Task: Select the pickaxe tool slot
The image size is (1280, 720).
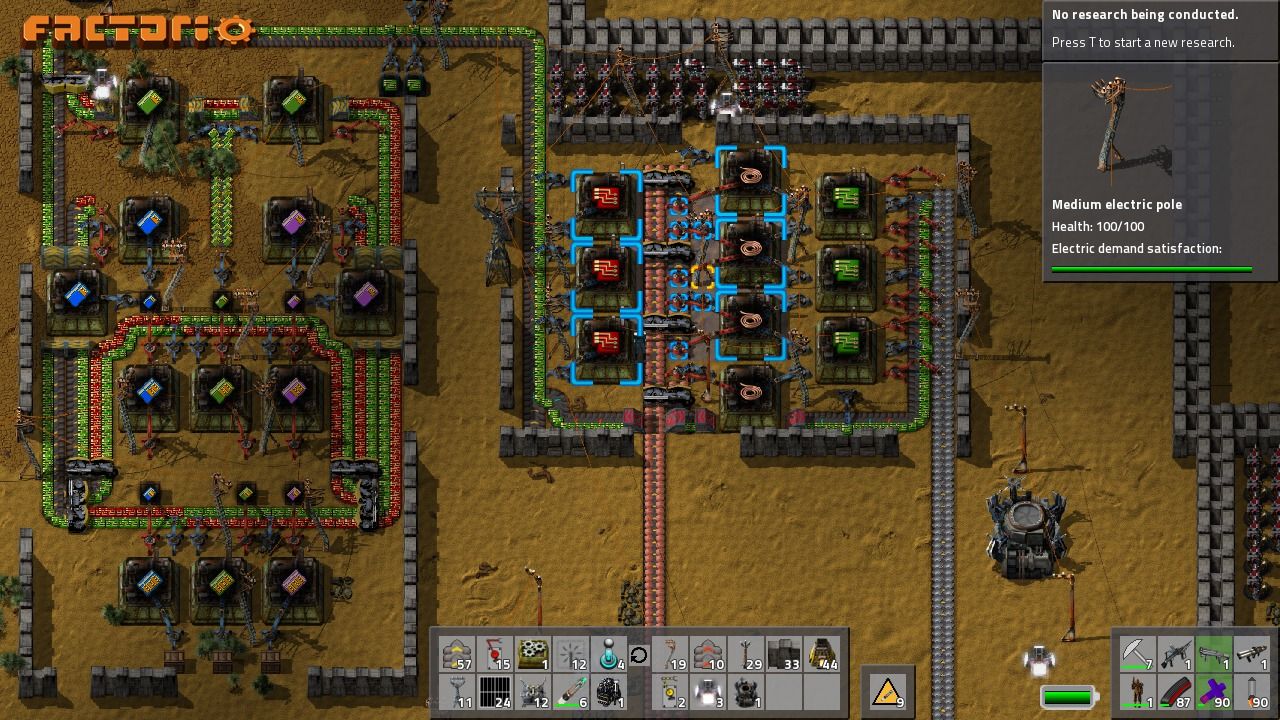Action: (1137, 655)
